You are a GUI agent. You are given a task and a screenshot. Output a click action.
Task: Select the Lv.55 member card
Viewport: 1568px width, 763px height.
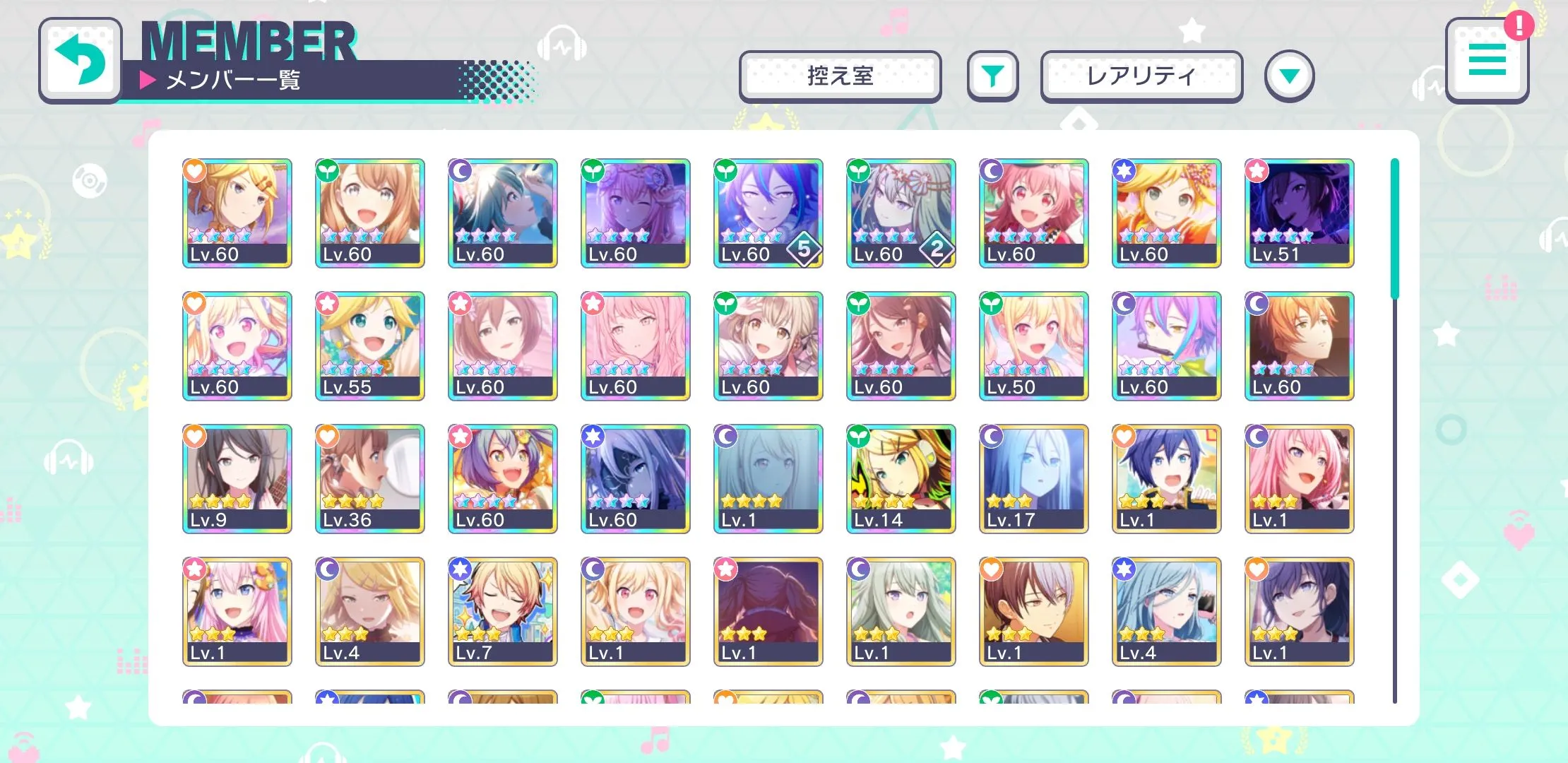point(369,345)
